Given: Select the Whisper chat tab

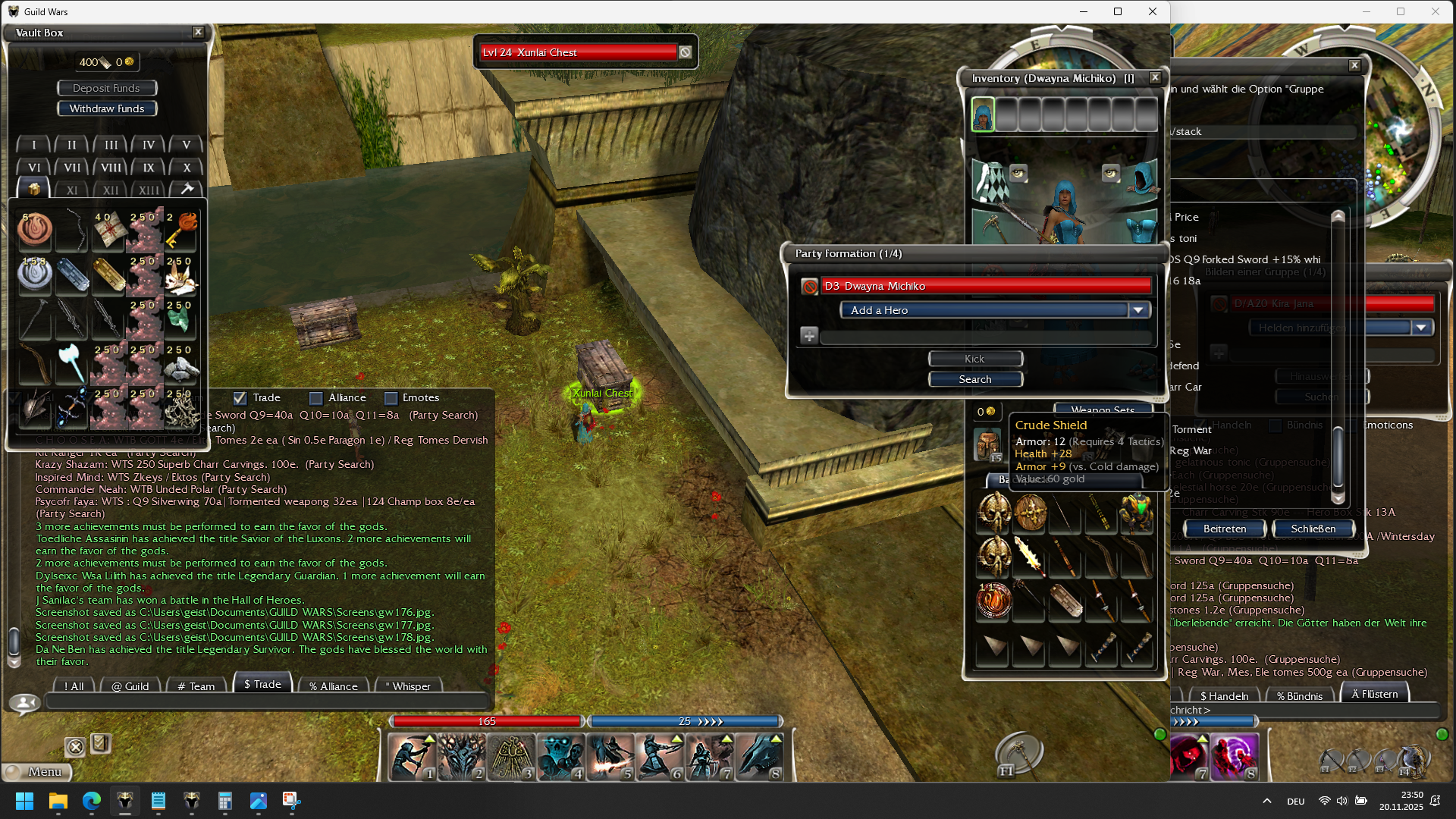Looking at the screenshot, I should (408, 686).
